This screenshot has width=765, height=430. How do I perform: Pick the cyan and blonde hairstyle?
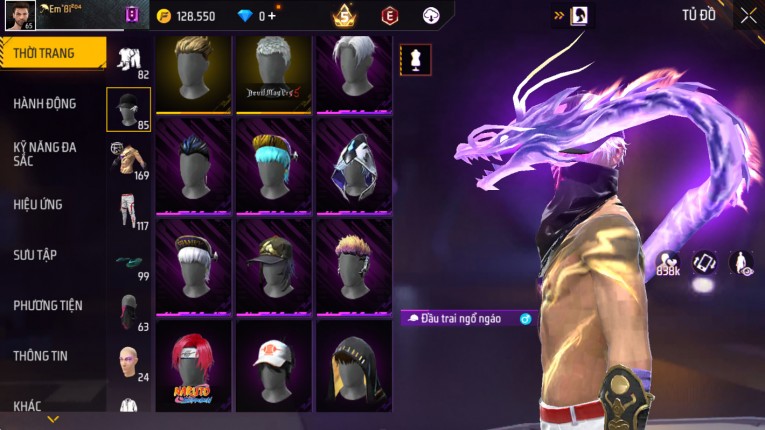[273, 165]
